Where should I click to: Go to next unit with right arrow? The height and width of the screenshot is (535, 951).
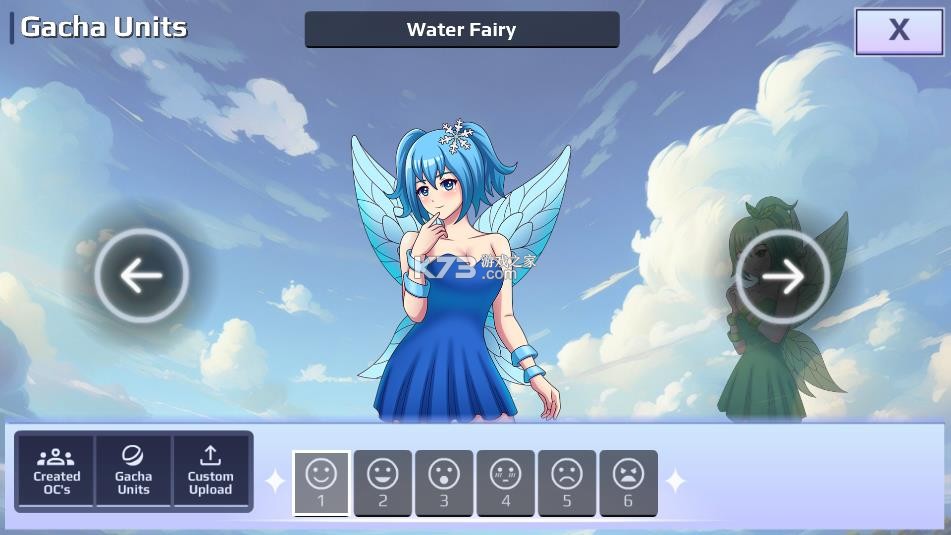tap(783, 276)
